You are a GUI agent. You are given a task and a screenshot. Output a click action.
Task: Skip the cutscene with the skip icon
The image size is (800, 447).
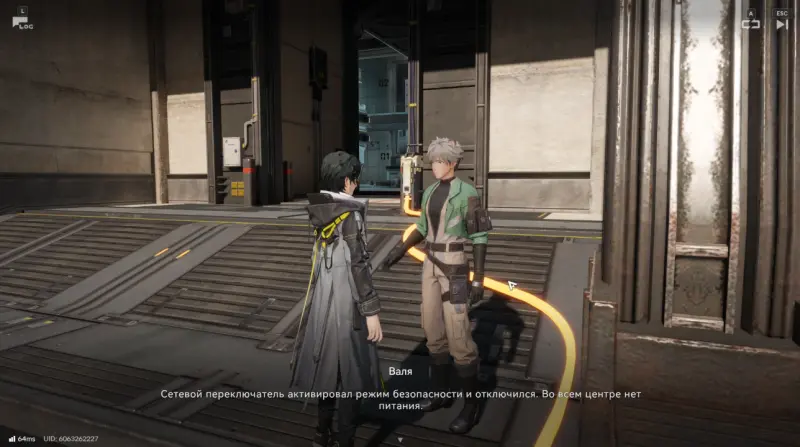pyautogui.click(x=781, y=23)
